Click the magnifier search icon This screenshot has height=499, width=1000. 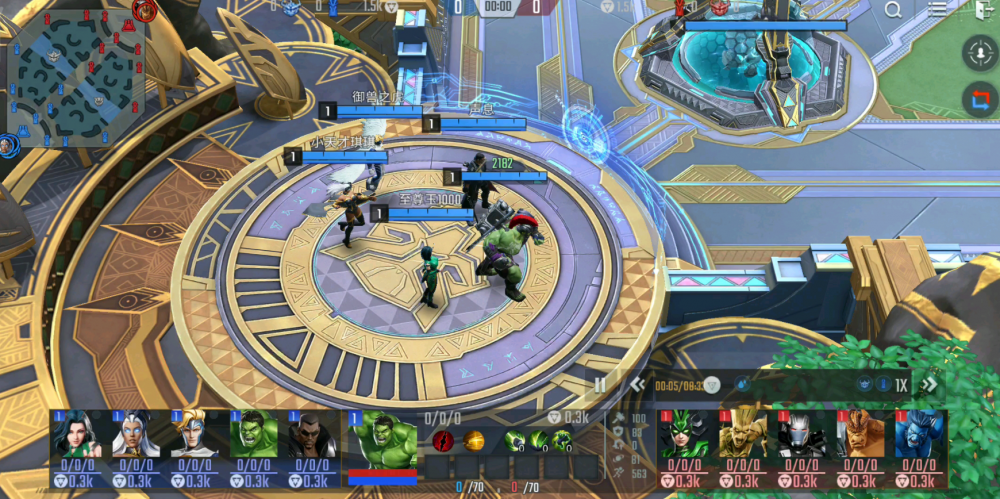892,10
